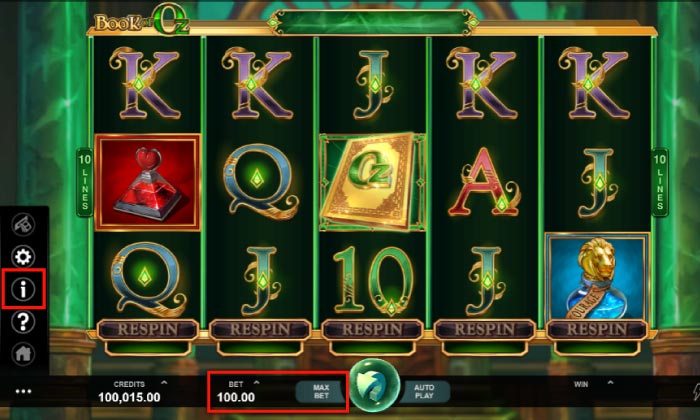The width and height of the screenshot is (700, 420).
Task: Respin the reel showing the Oz book
Action: [x=371, y=327]
